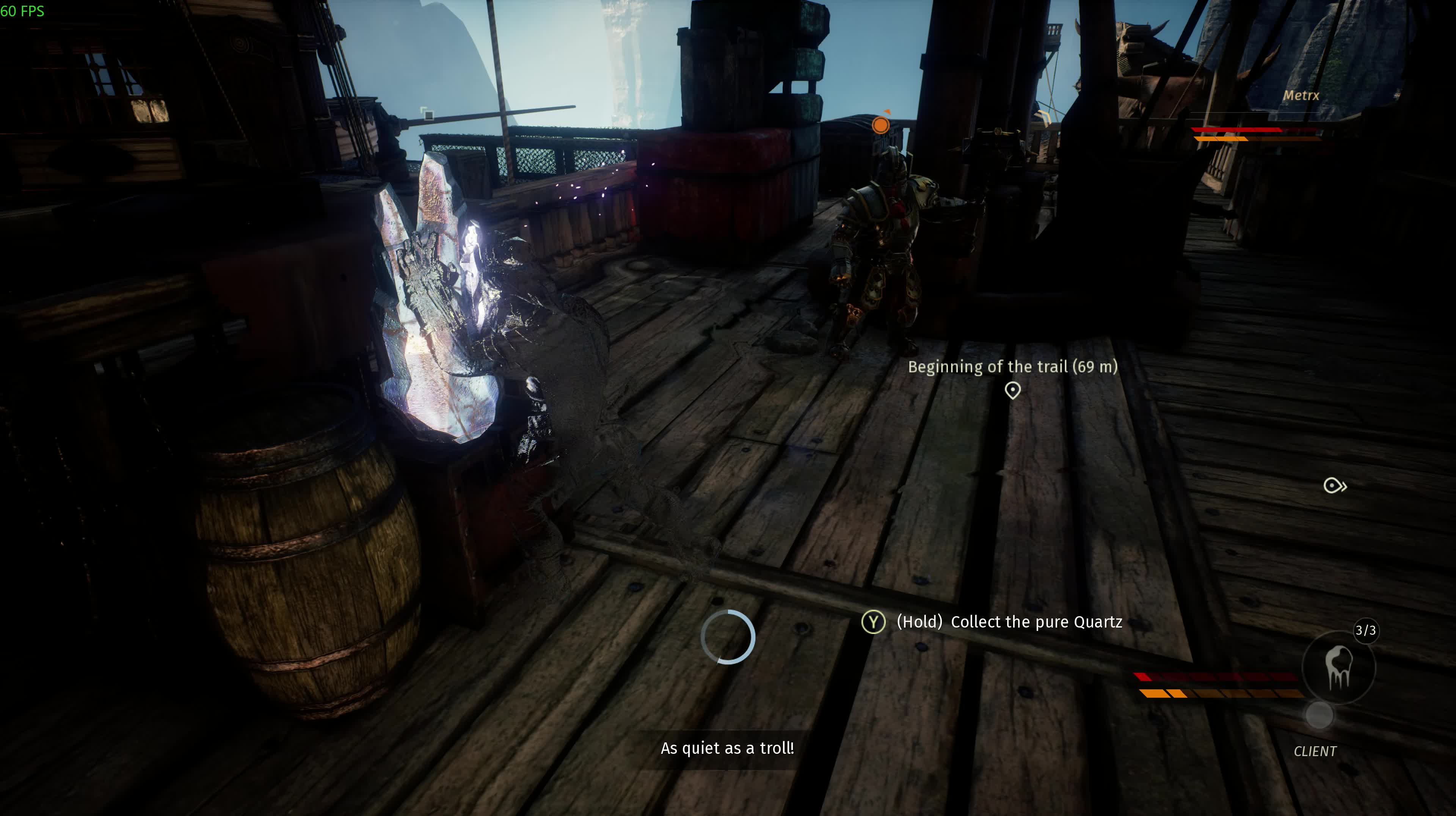1456x816 pixels.
Task: Activate the eye-with-arrow vision icon
Action: (x=1335, y=485)
